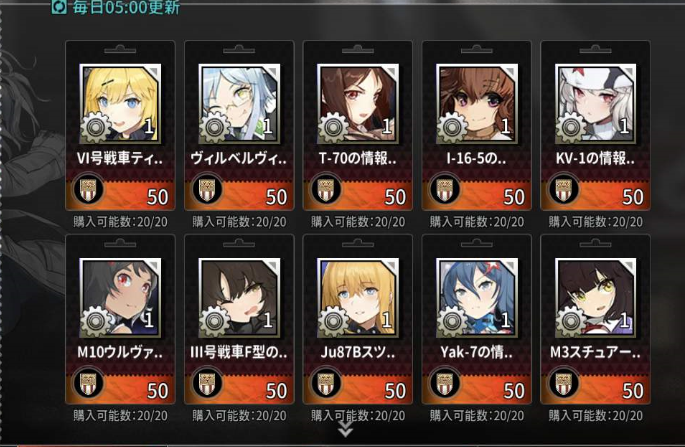This screenshot has height=447, width=685.
Task: Choose the III号戦車F型の.. card
Action: tap(239, 318)
